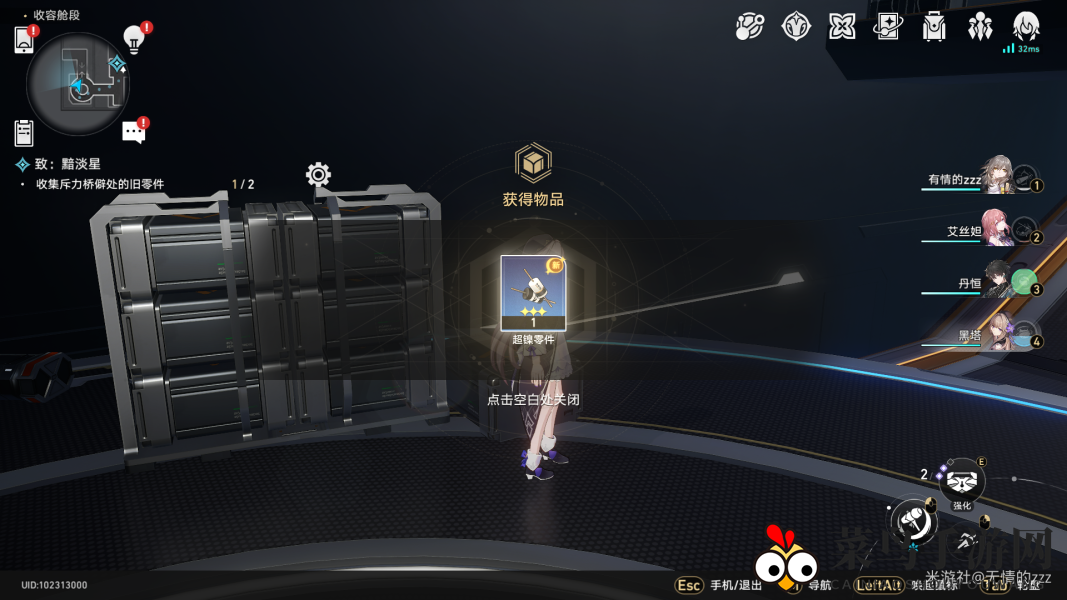
Task: Open the clipboard mission log icon
Action: click(24, 132)
